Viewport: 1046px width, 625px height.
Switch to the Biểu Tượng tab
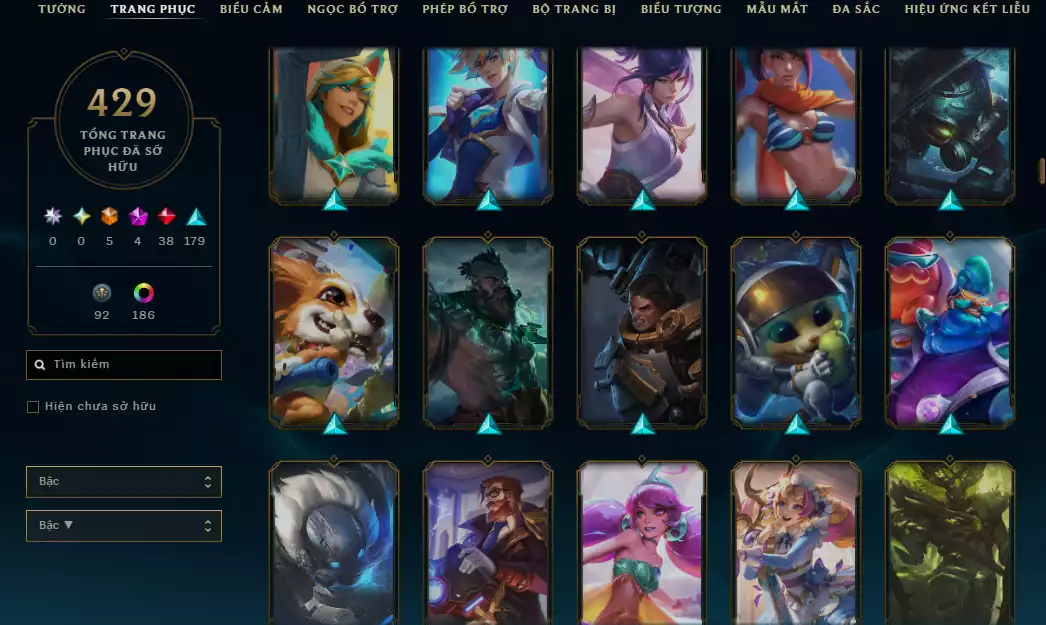point(681,9)
